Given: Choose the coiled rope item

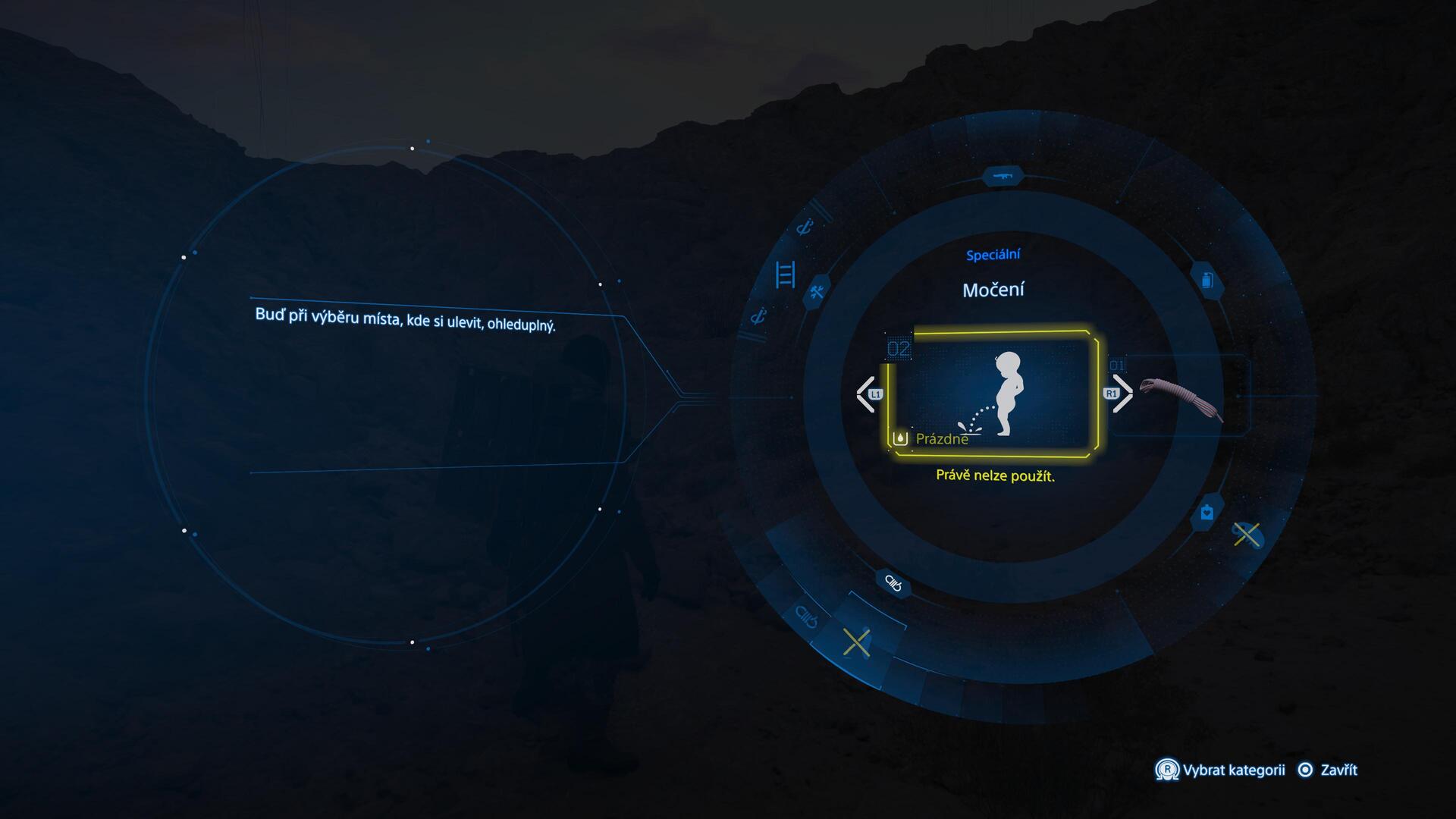Looking at the screenshot, I should coord(1181,397).
